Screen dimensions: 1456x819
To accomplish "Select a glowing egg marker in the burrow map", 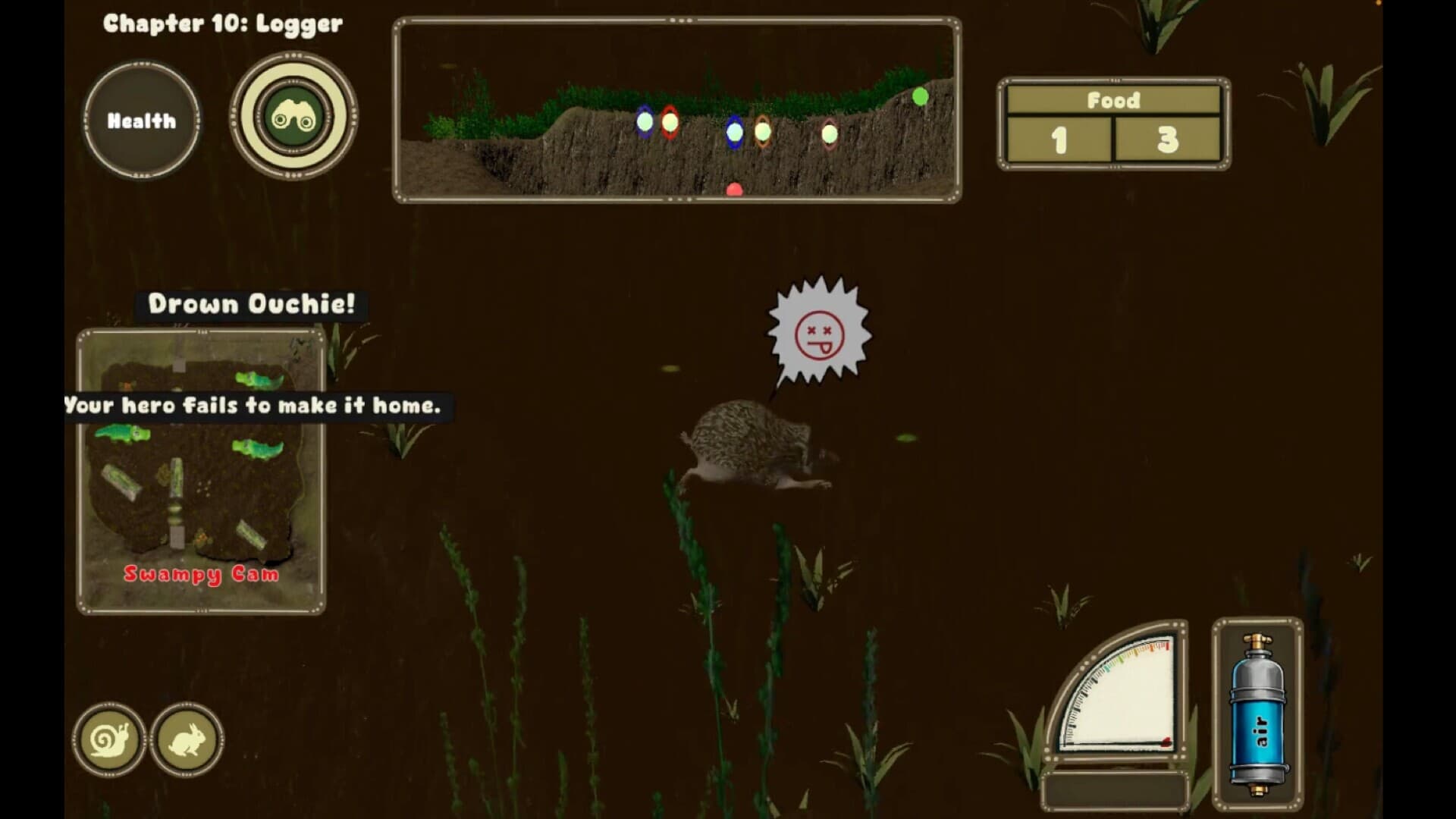I will pos(645,121).
